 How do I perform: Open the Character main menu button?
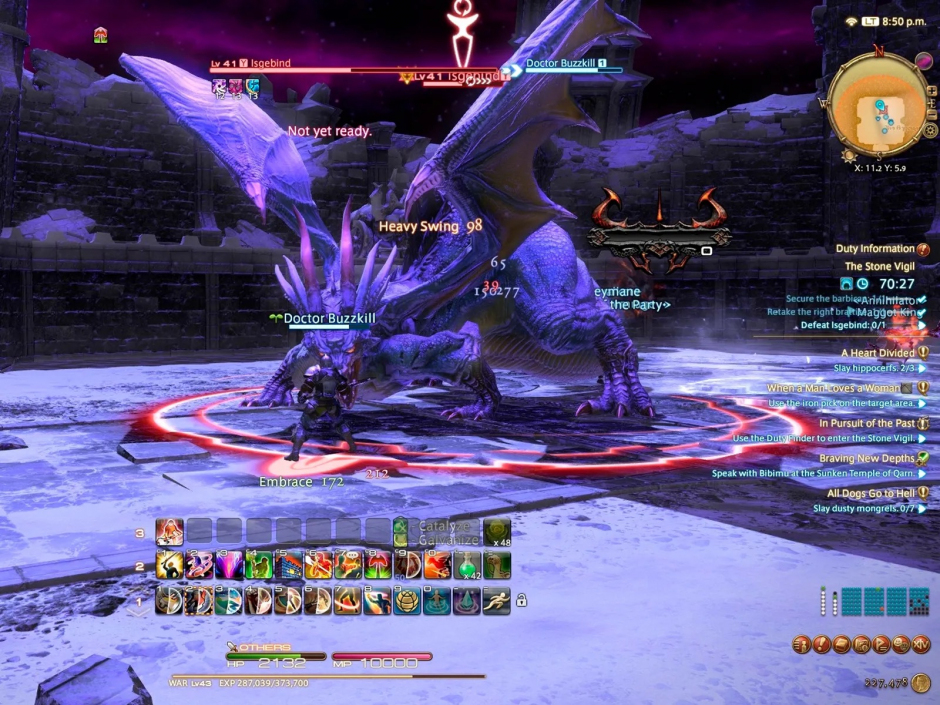[802, 645]
